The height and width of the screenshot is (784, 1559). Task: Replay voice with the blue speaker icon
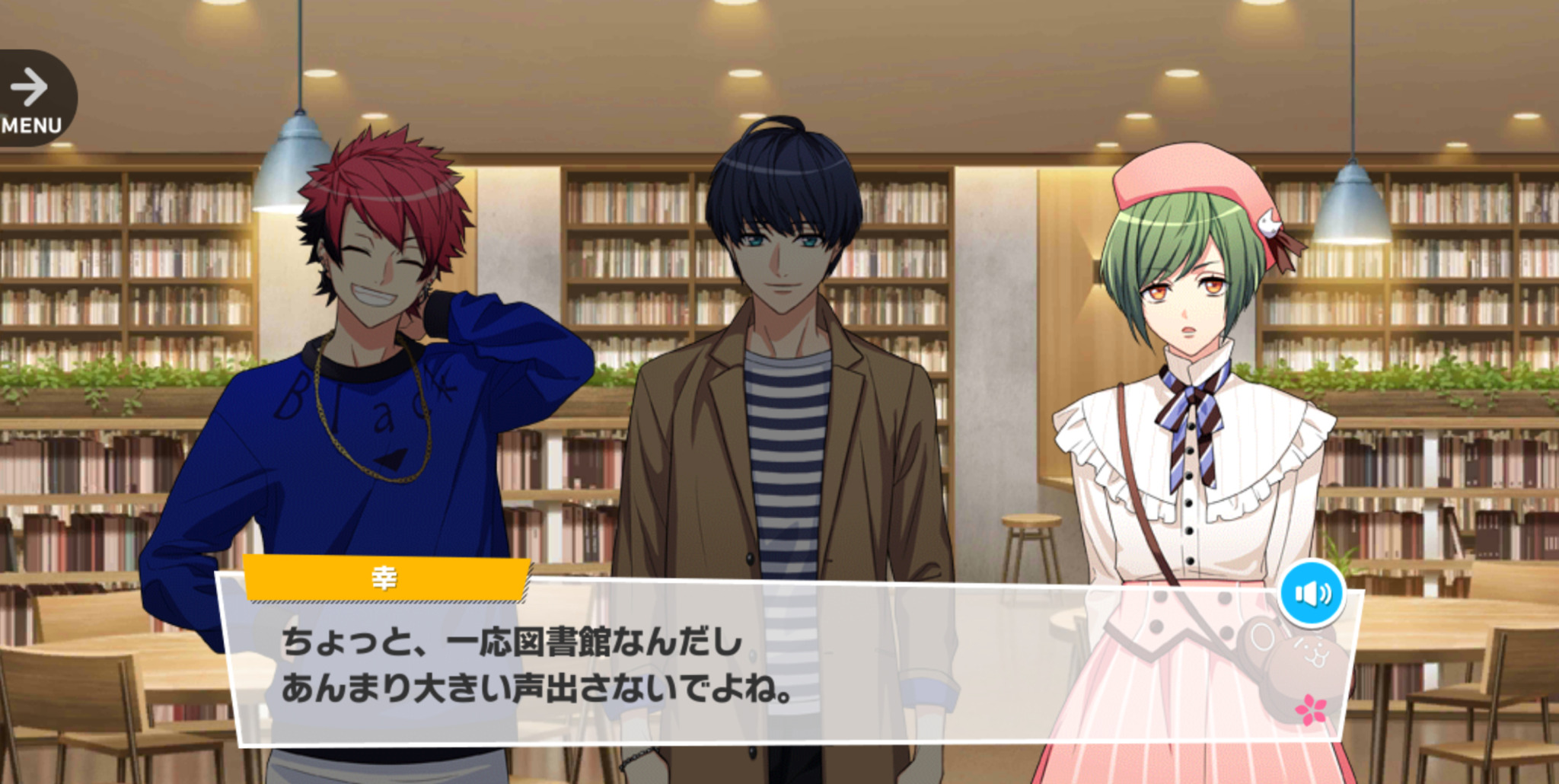pos(1312,594)
